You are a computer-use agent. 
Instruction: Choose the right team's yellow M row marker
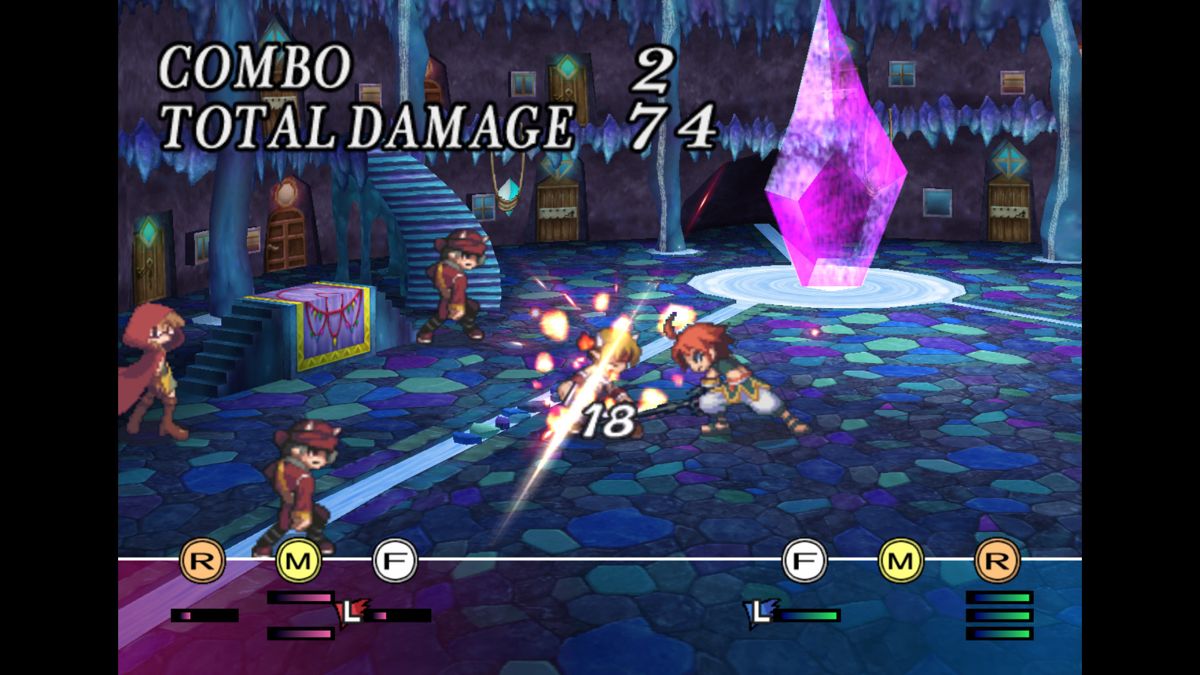tap(900, 561)
